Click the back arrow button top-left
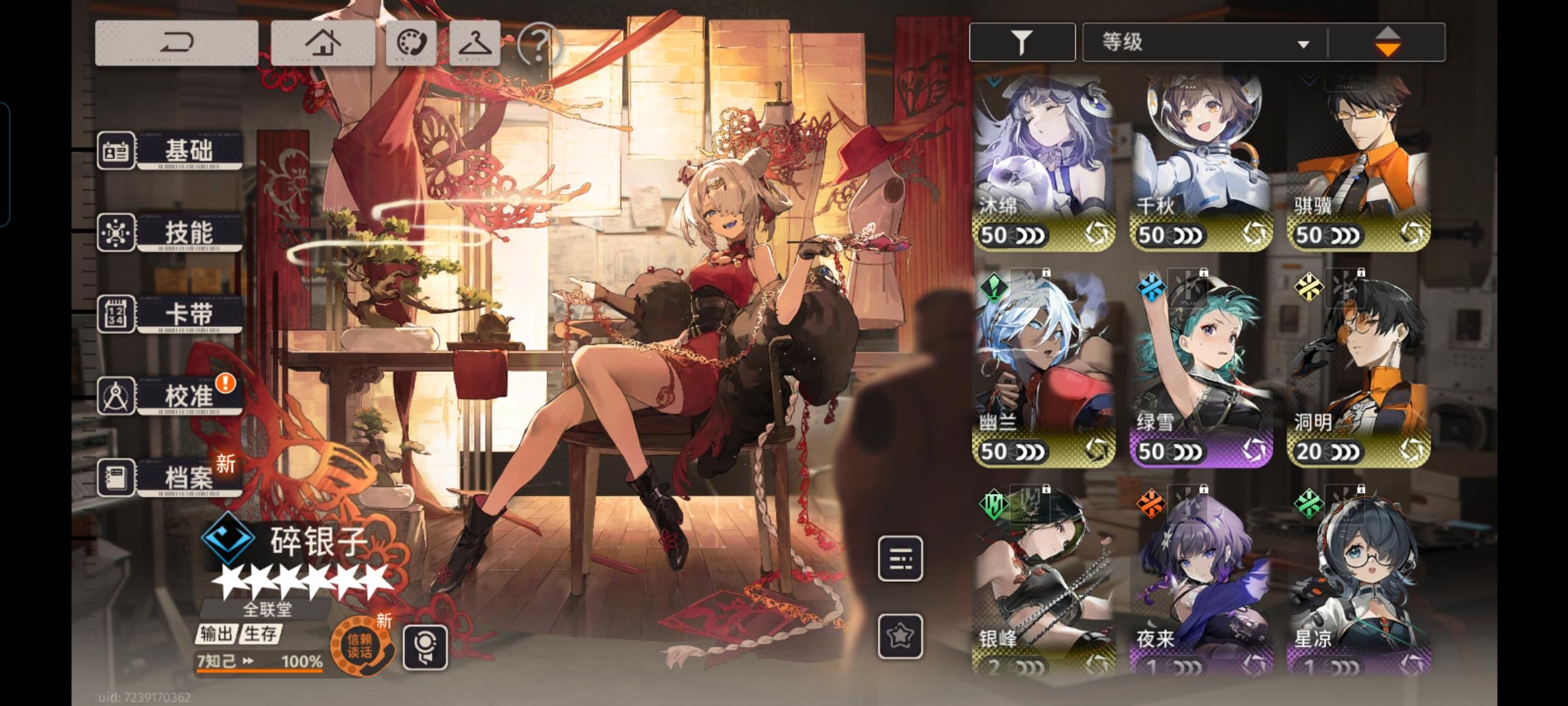 tap(178, 42)
